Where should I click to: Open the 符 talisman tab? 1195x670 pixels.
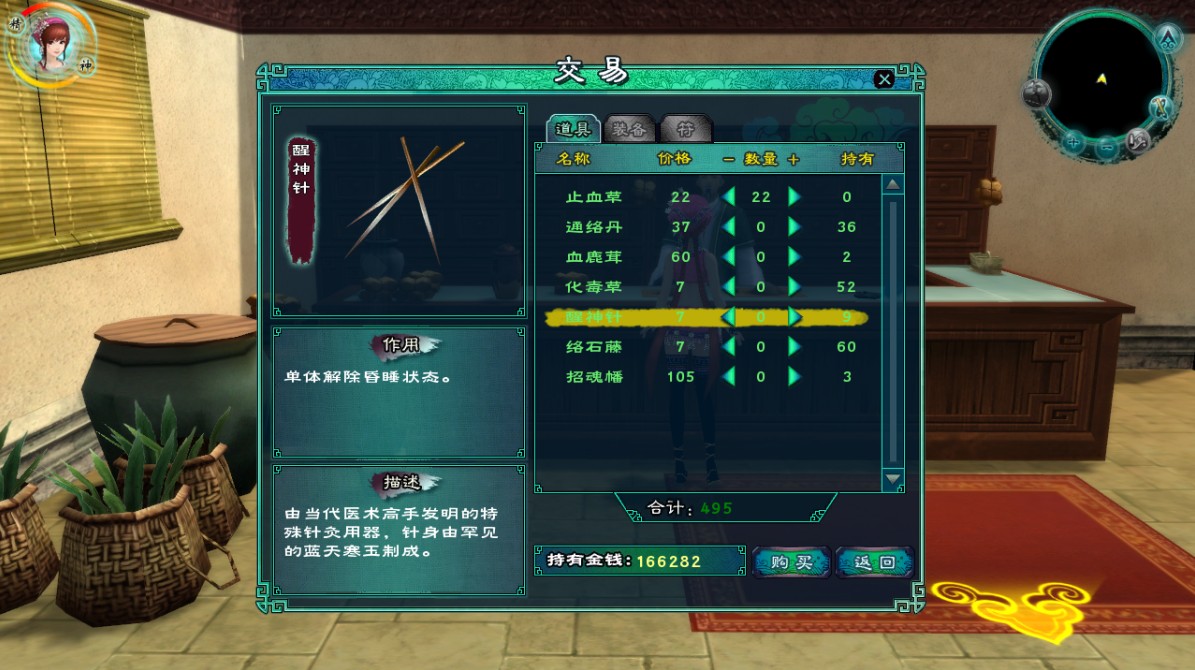coord(686,129)
